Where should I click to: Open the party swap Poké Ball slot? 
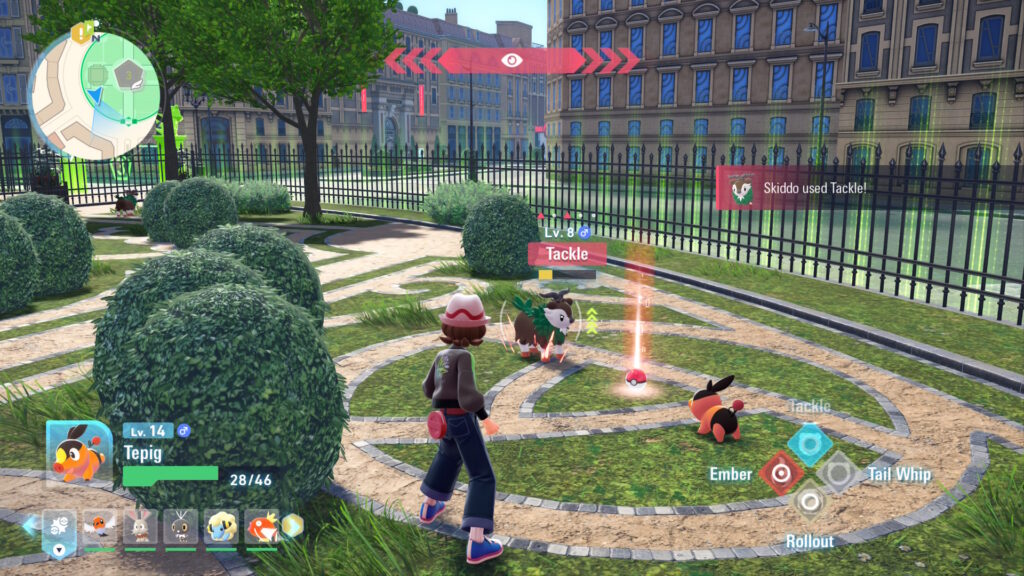pyautogui.click(x=59, y=527)
